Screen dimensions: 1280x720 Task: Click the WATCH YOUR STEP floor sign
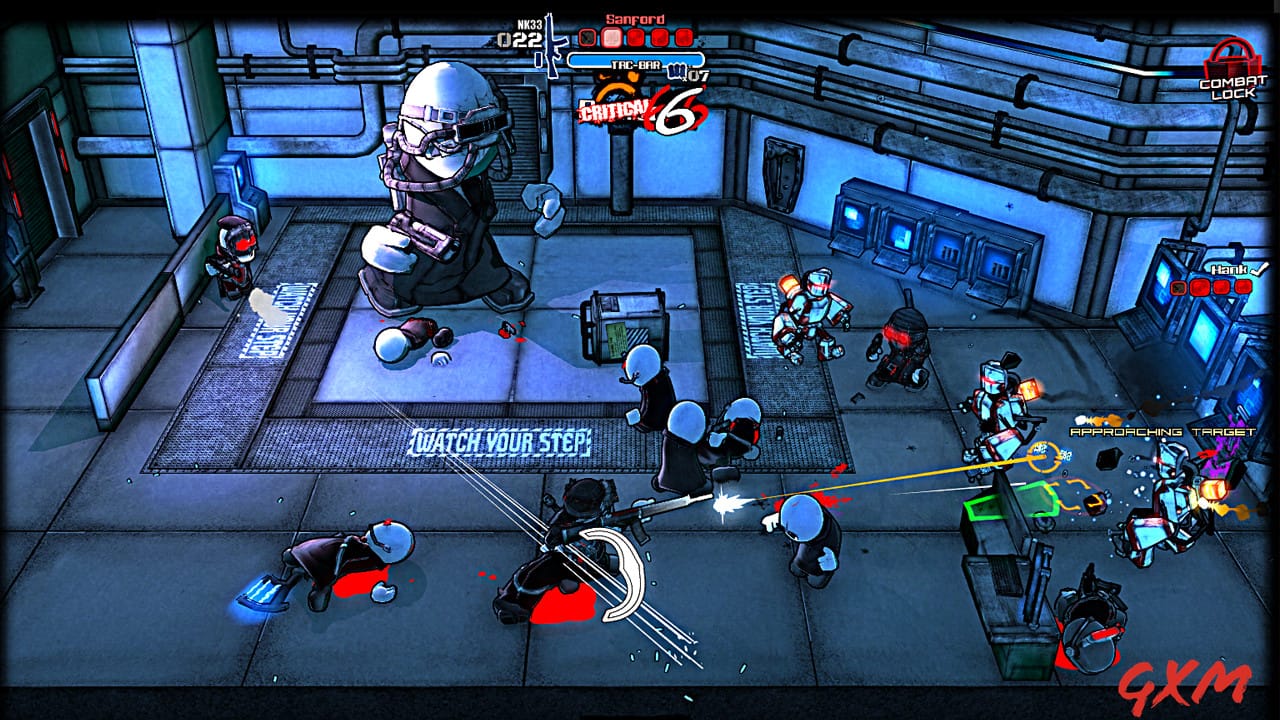click(x=500, y=440)
